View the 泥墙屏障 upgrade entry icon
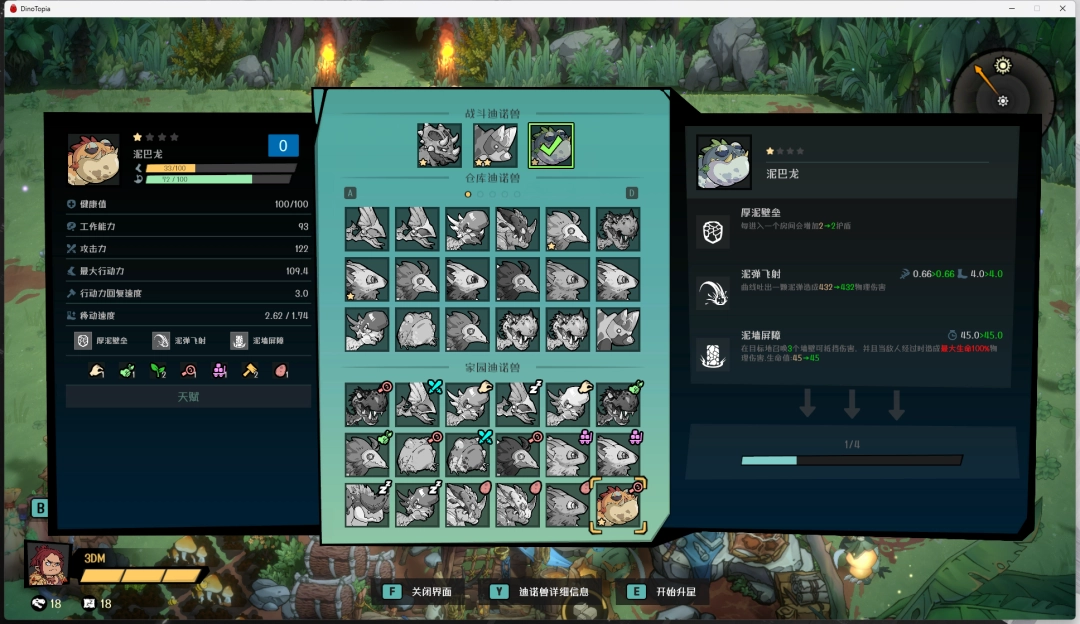Viewport: 1080px width, 624px height. pos(713,353)
